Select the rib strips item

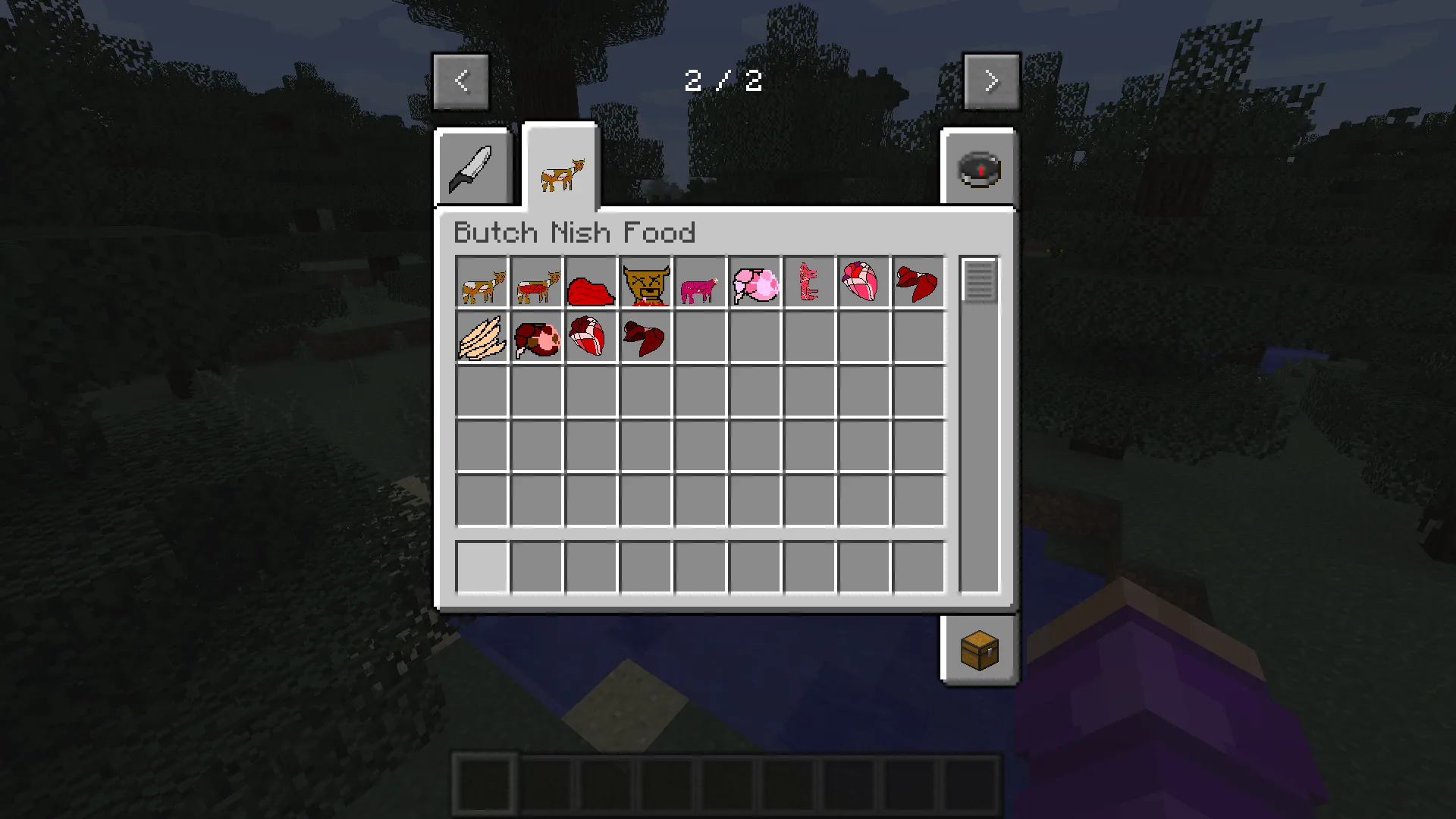tap(808, 283)
